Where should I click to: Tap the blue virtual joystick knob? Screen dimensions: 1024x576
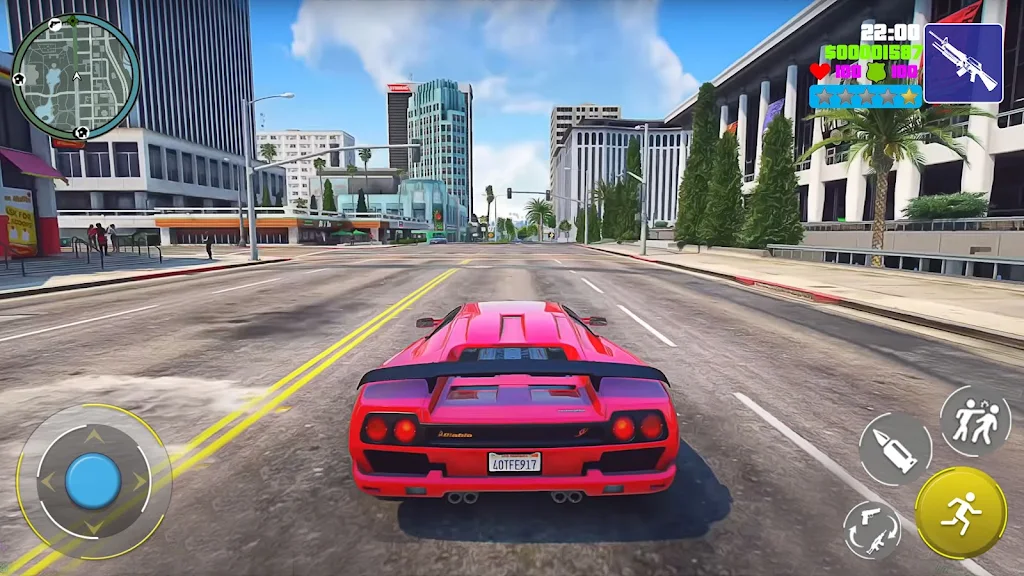tap(93, 480)
